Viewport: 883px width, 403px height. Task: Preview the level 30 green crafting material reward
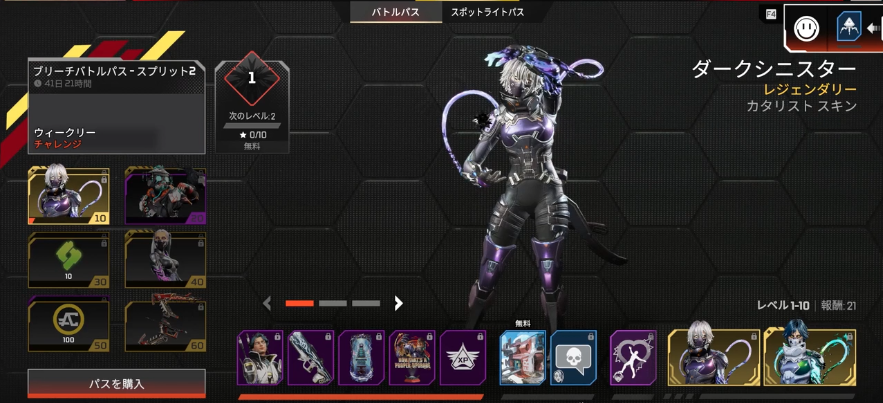coord(68,260)
